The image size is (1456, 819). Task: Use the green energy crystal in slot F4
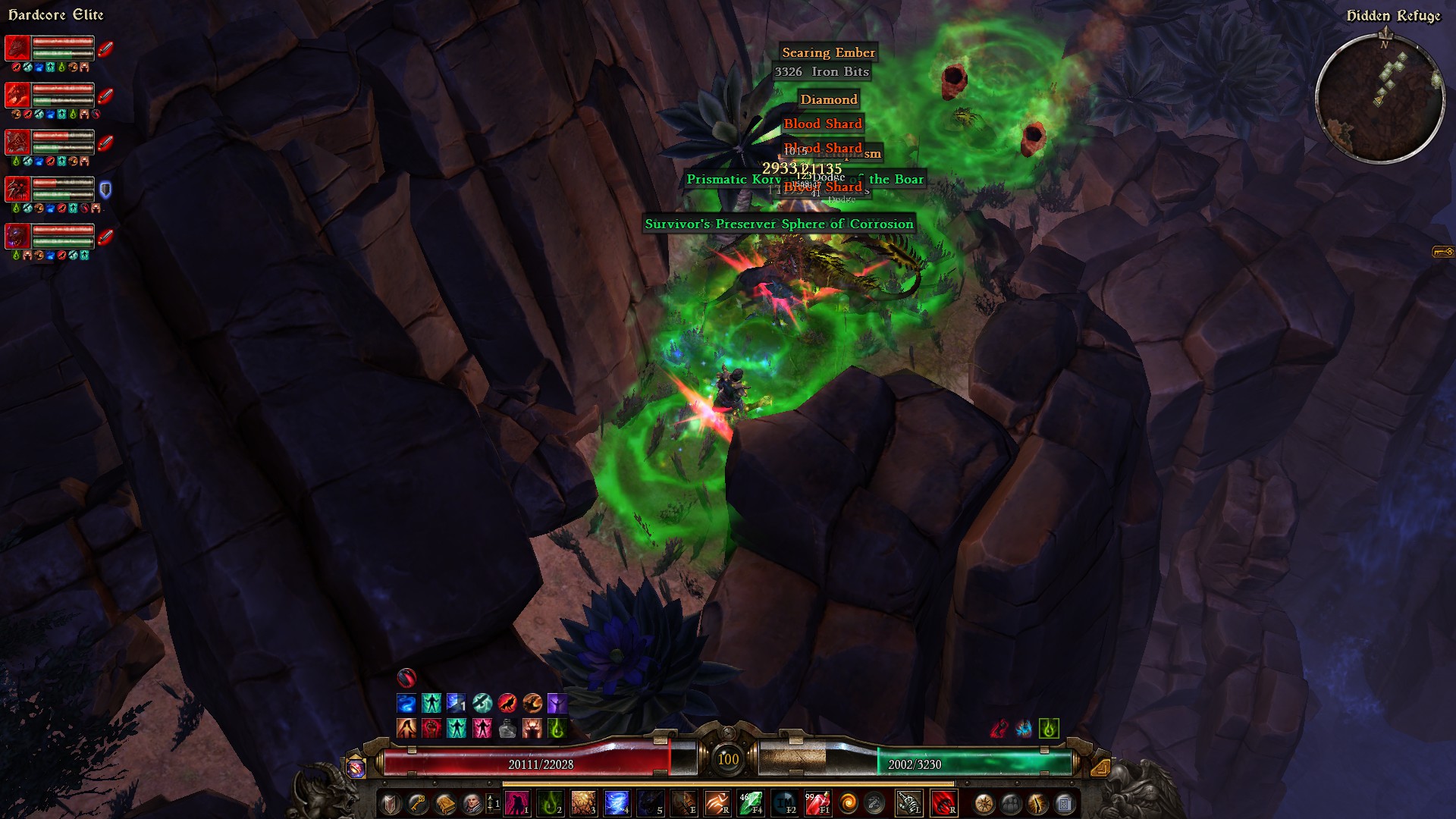(750, 802)
